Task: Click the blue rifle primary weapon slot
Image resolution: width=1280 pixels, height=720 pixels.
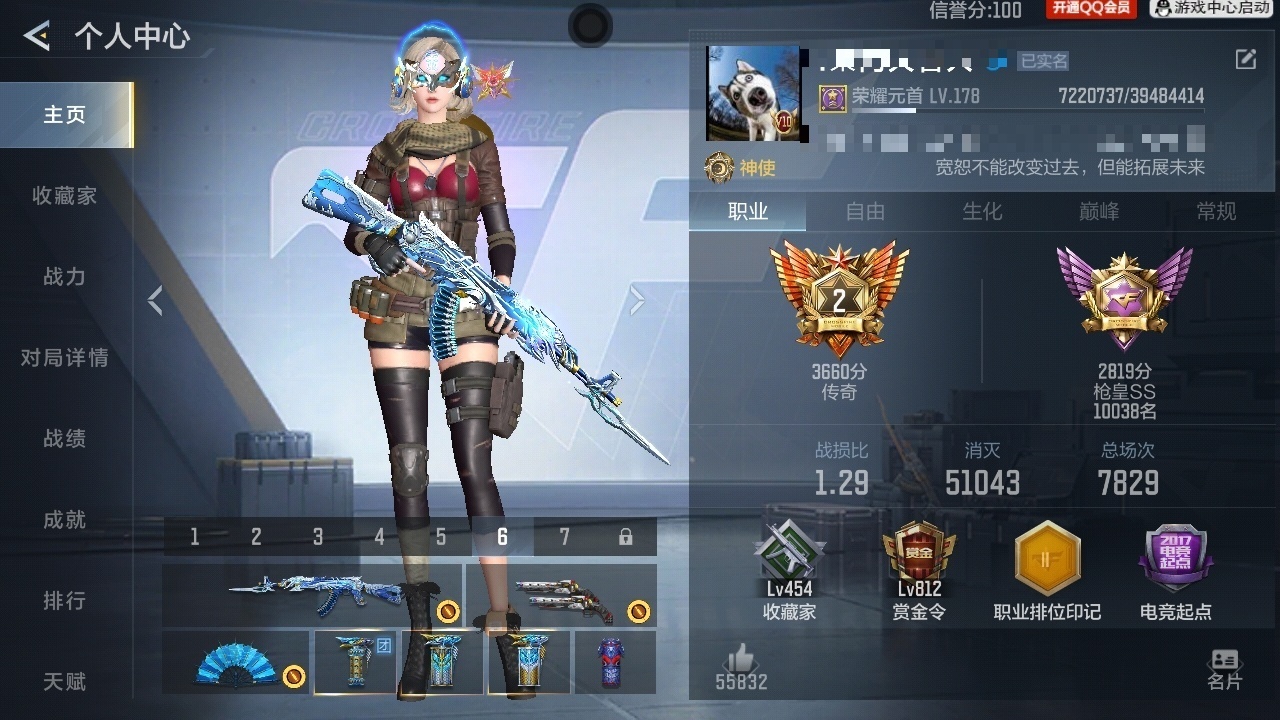Action: click(x=311, y=594)
